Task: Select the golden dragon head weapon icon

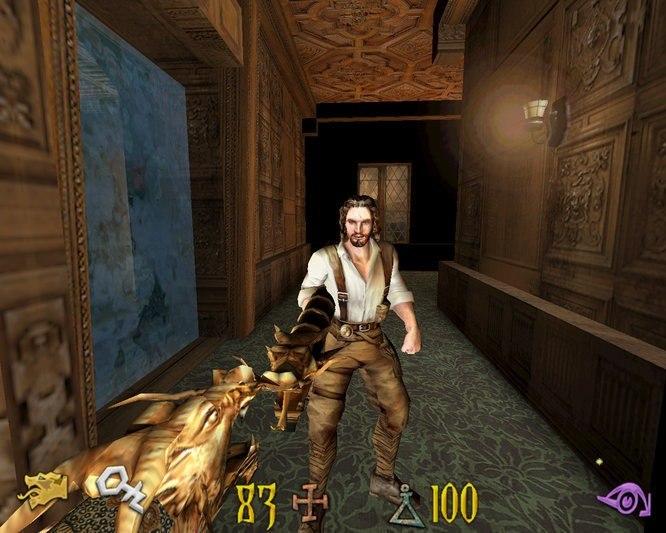Action: [43, 491]
